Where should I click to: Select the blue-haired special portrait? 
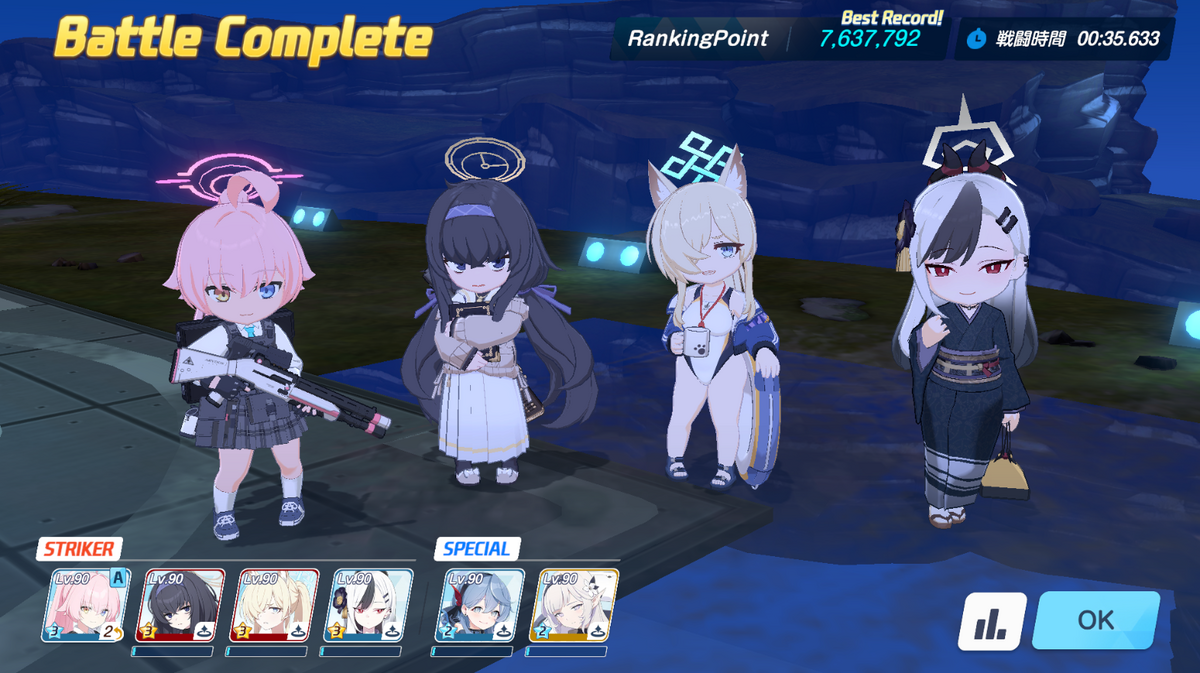pyautogui.click(x=480, y=605)
